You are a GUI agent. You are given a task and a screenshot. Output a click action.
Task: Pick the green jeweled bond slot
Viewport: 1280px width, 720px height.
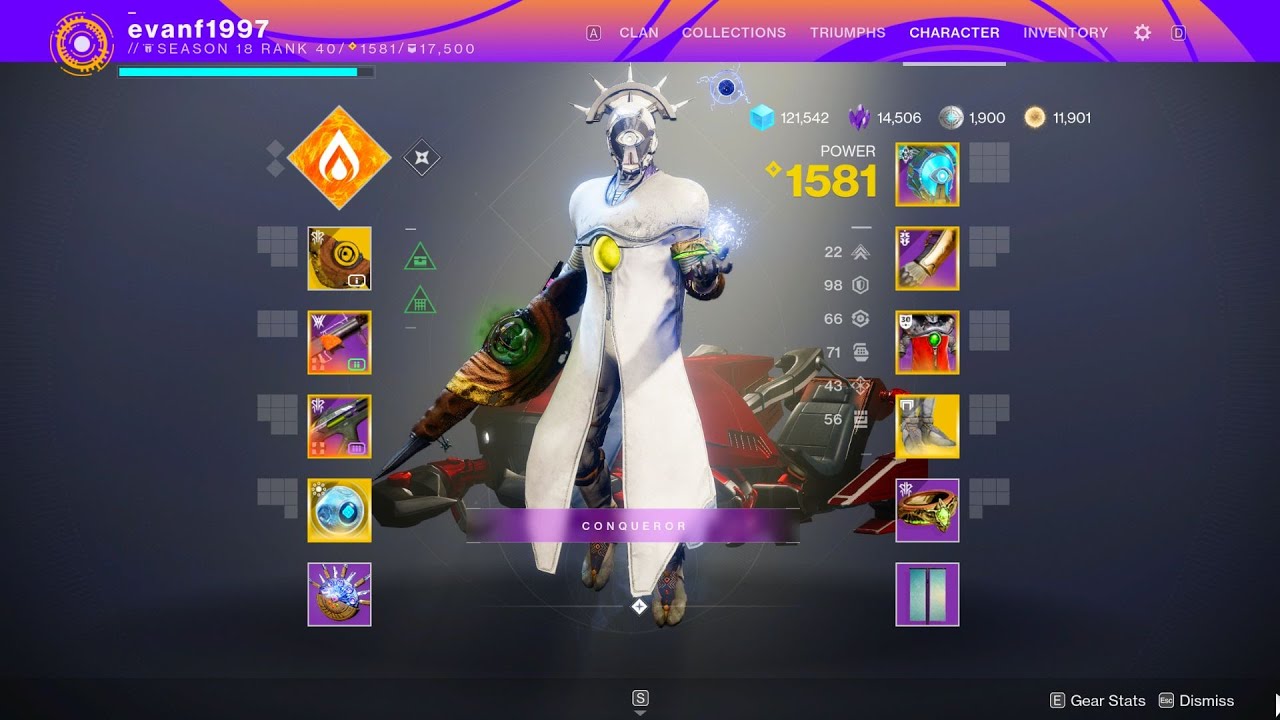(x=927, y=511)
